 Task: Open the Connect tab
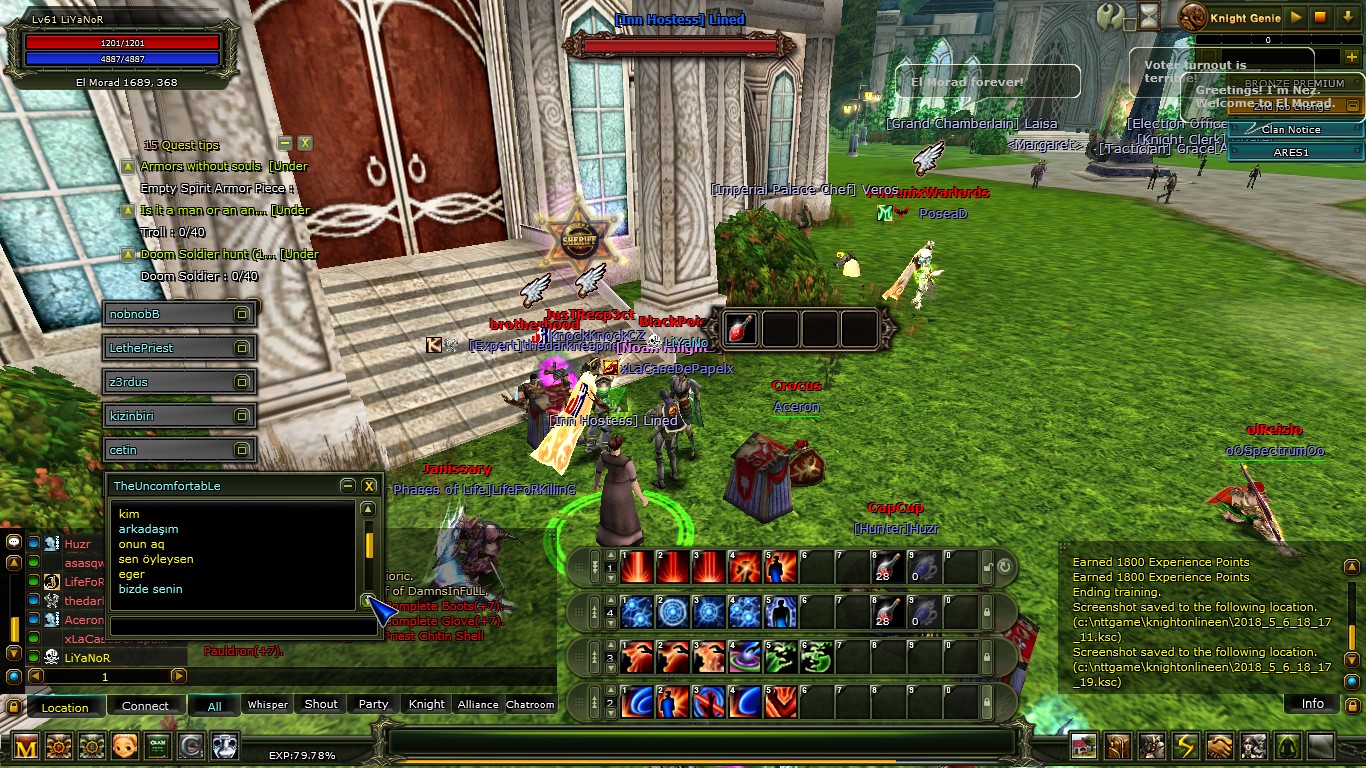point(145,706)
